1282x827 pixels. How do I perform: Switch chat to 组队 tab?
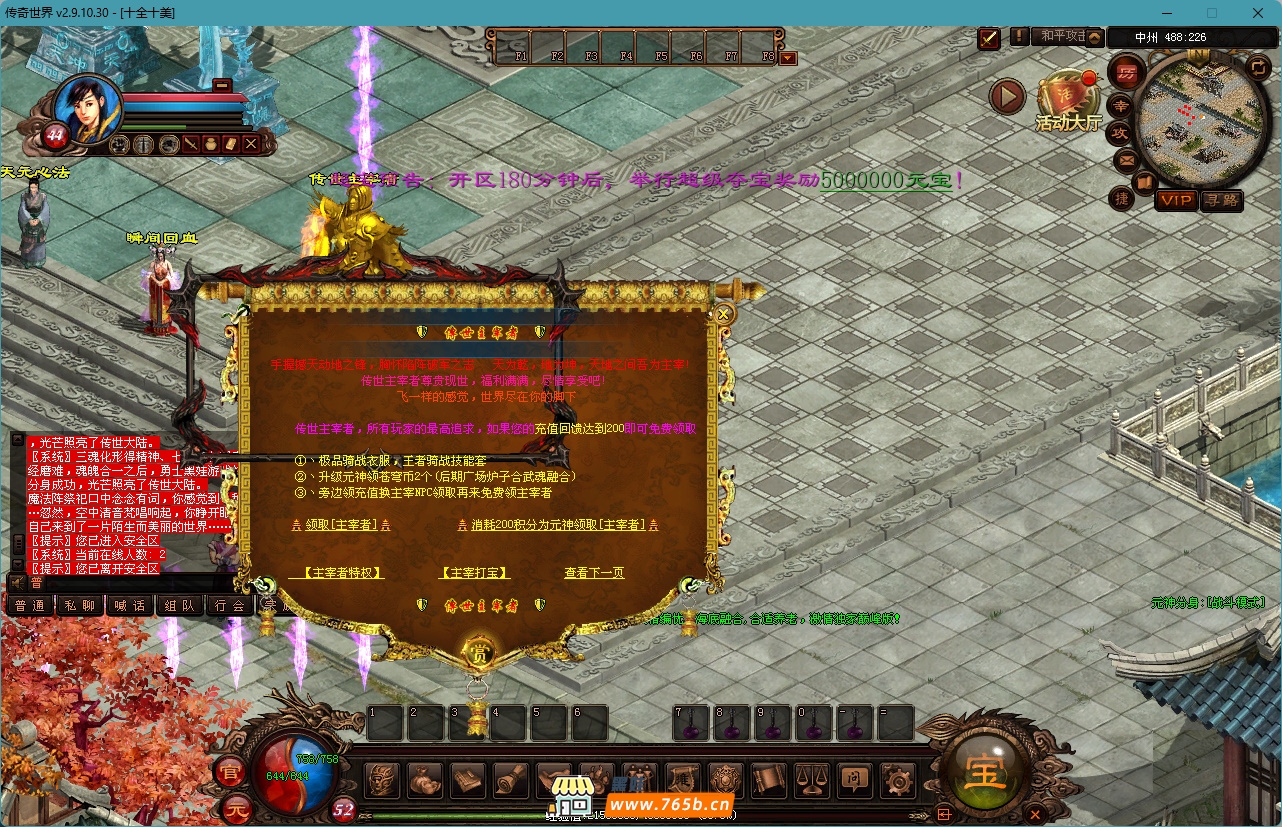(180, 605)
